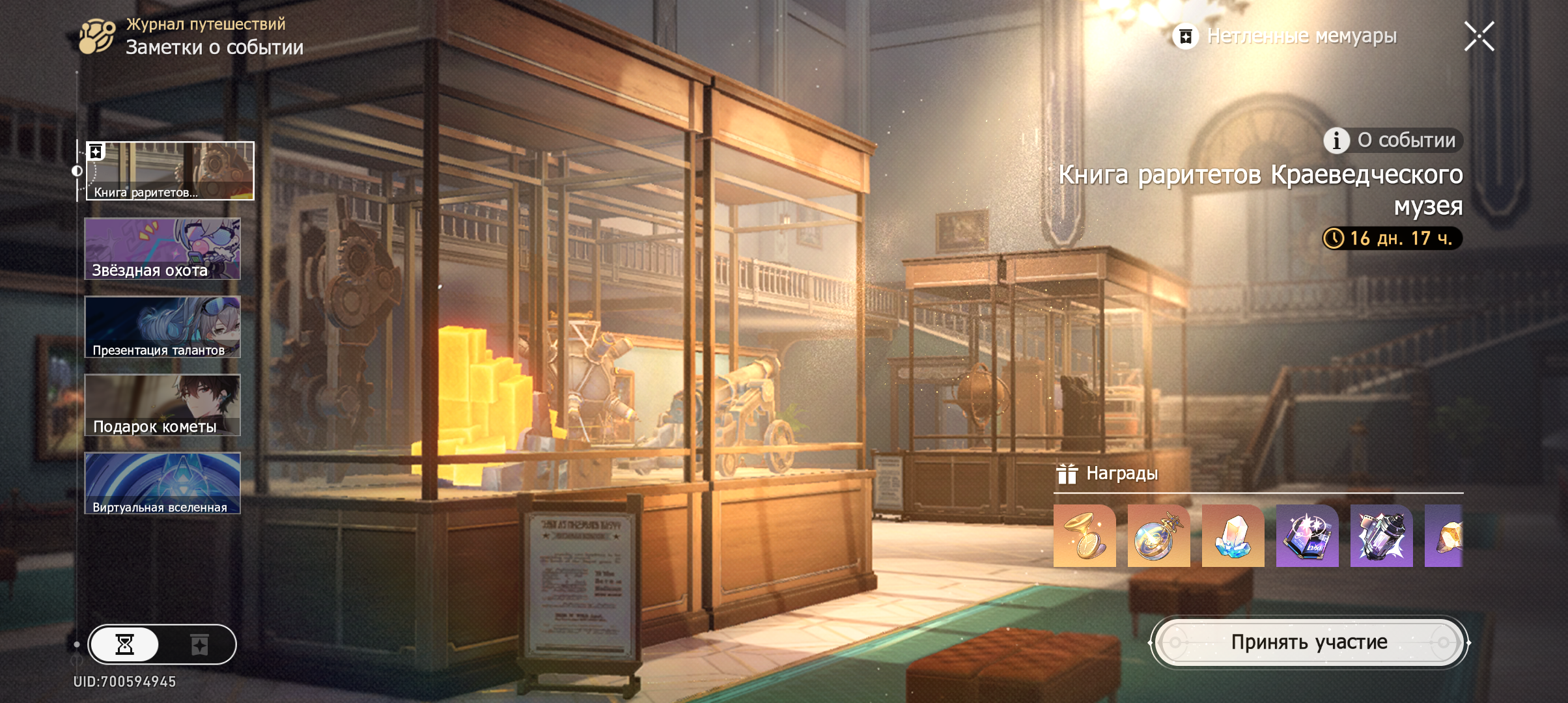
Task: Select the Книга раритетов event thumbnail
Action: click(170, 171)
